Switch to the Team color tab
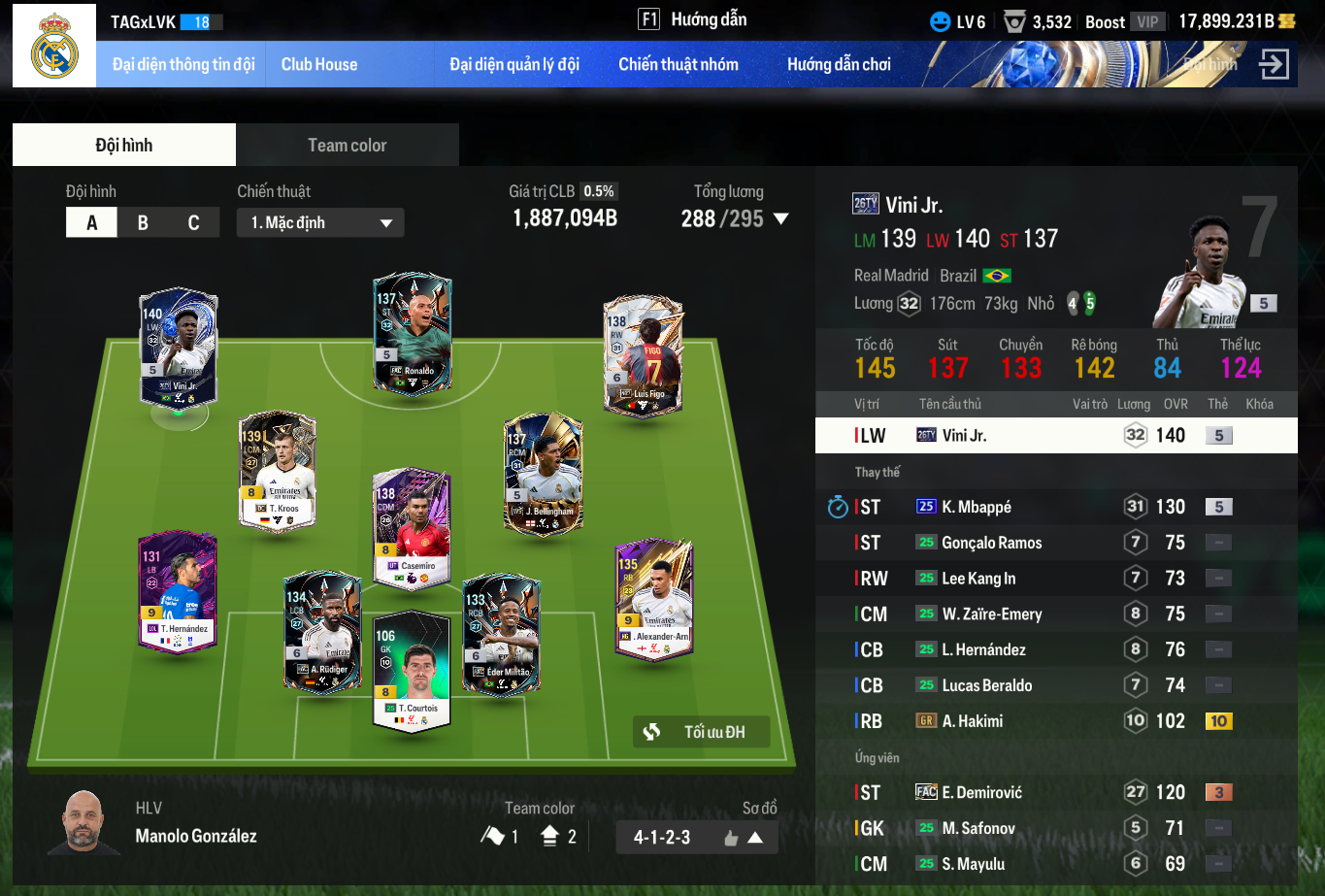 (347, 146)
